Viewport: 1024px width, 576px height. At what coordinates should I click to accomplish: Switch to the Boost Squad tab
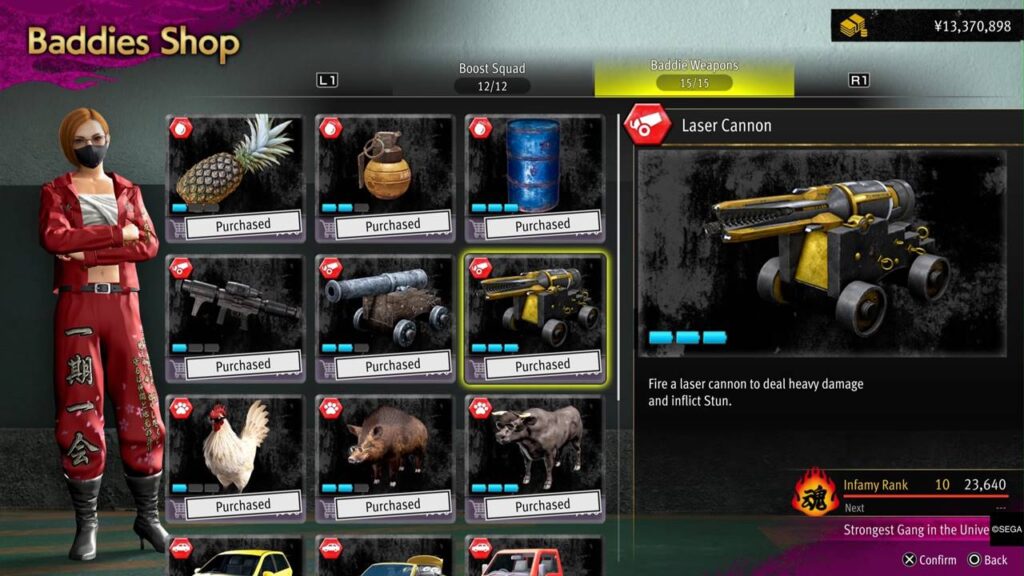pyautogui.click(x=492, y=77)
